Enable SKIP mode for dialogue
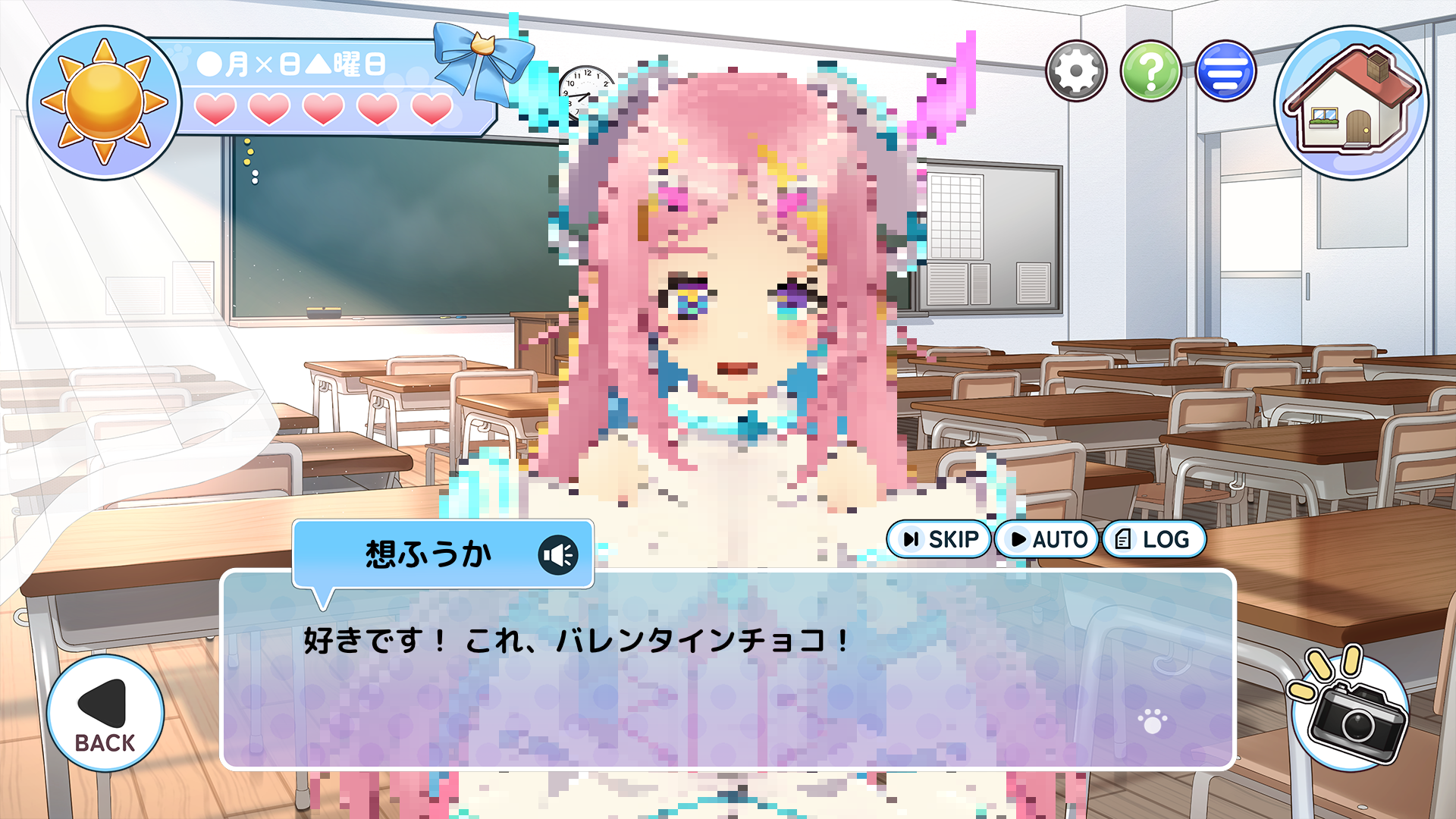The image size is (1456, 819). click(939, 540)
